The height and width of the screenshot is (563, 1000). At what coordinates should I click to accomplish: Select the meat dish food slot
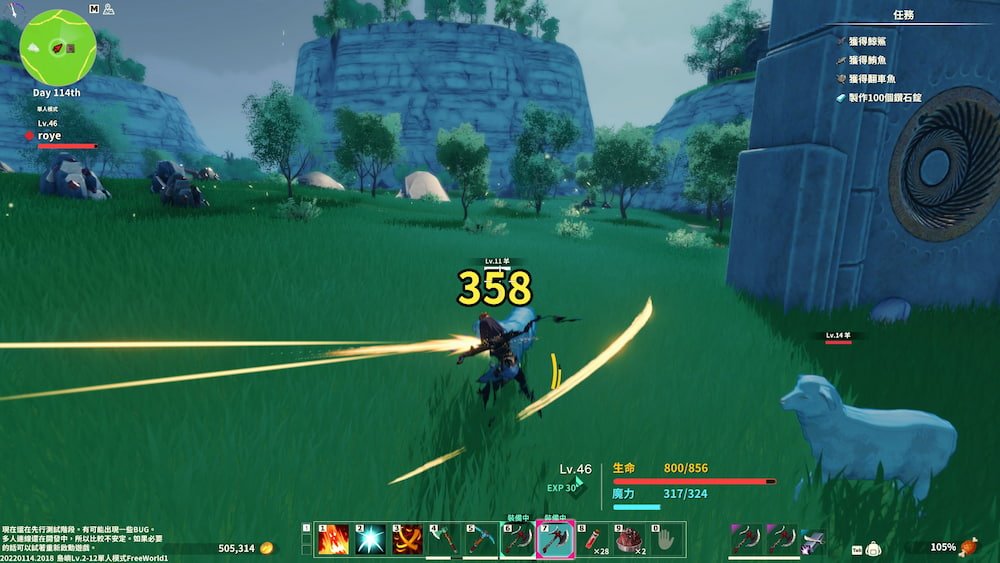(629, 540)
